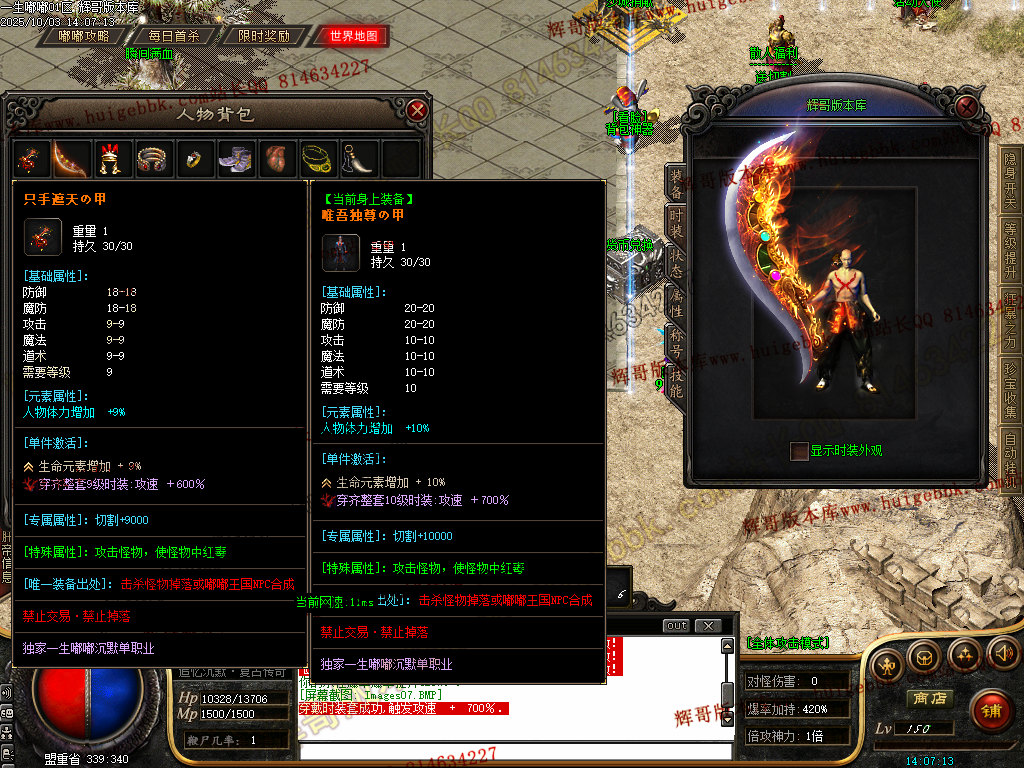The image size is (1024, 768).
Task: Select the white fang pendant slot
Action: (358, 158)
